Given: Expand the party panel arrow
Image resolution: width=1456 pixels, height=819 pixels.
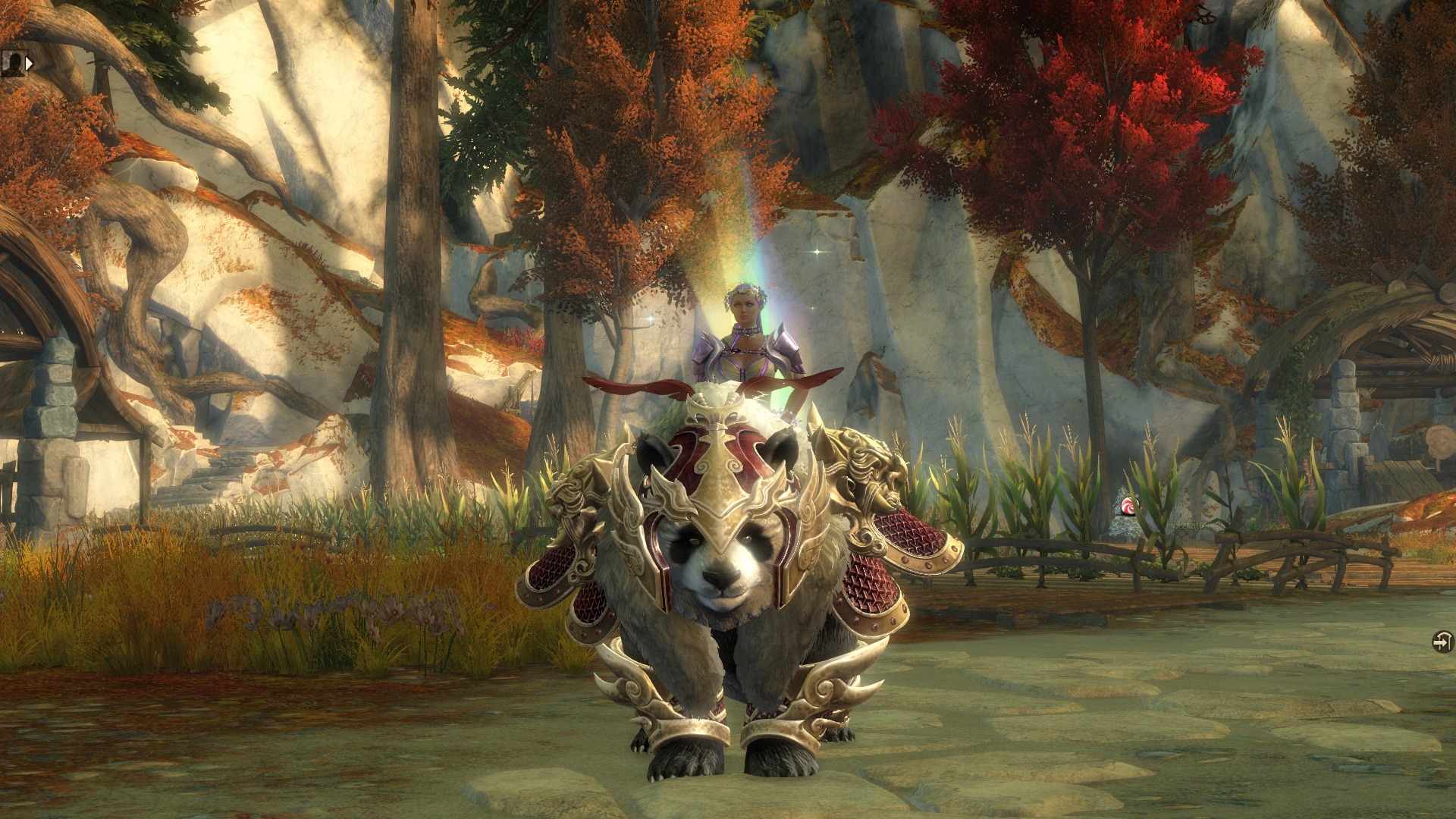Looking at the screenshot, I should (30, 64).
